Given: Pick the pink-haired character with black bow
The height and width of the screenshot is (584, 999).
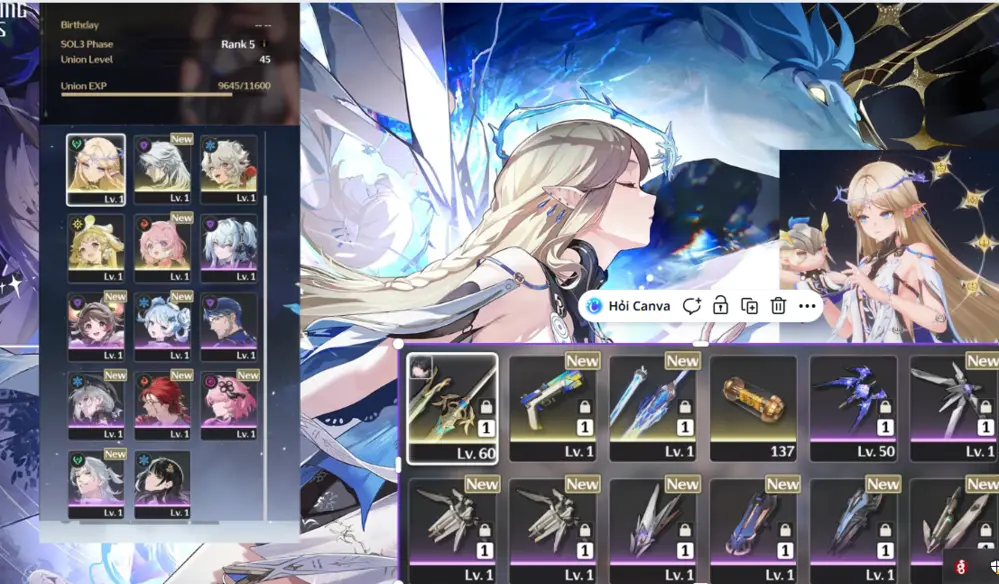Looking at the screenshot, I should pos(228,402).
